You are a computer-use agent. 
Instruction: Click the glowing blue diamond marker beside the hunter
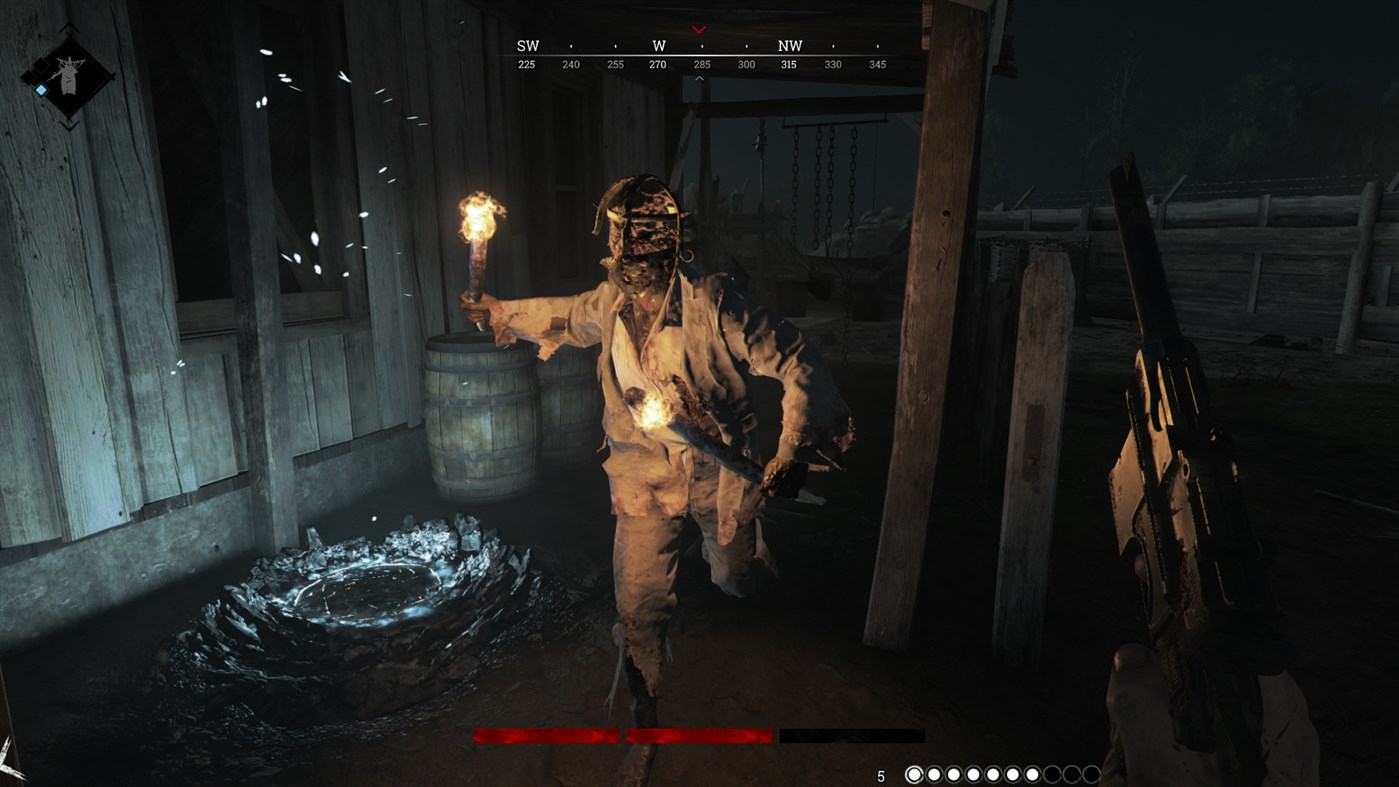tap(40, 89)
